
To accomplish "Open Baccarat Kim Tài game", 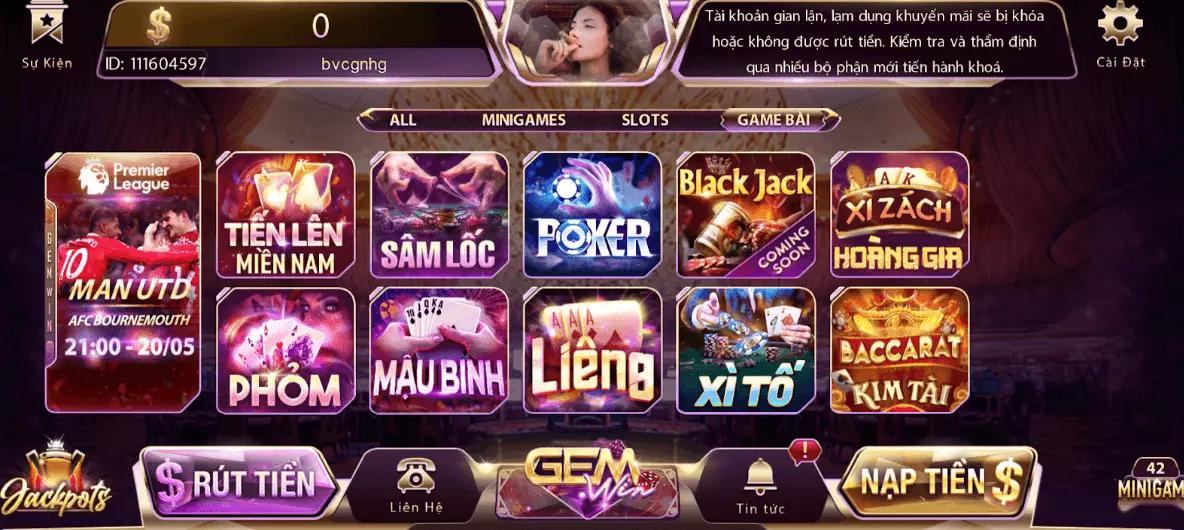I will coord(899,350).
